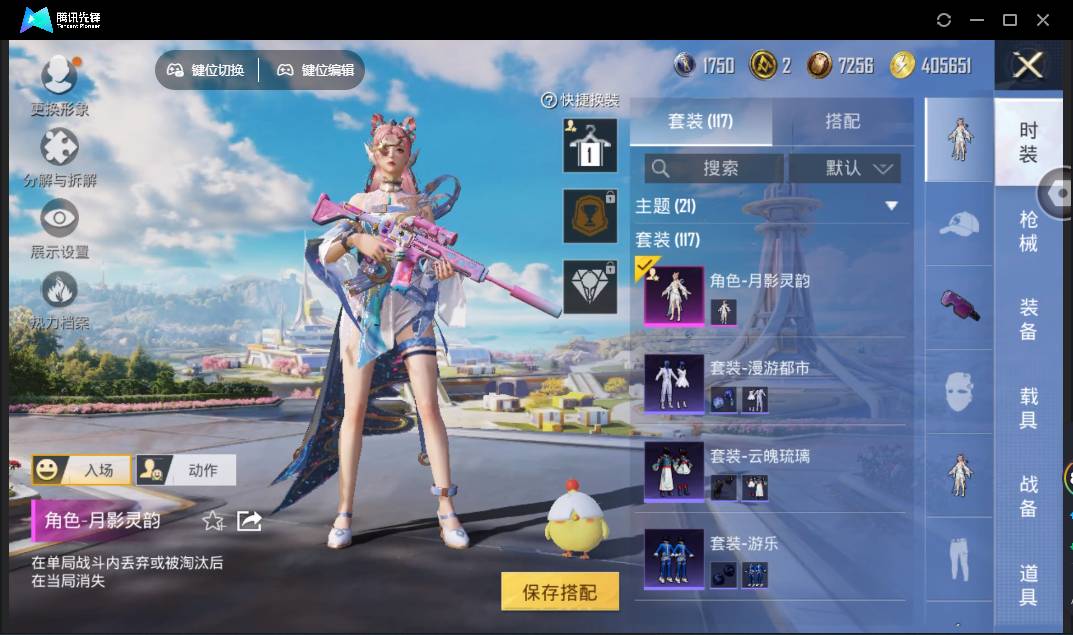The image size is (1073, 635).
Task: Open the 默认 sort dropdown
Action: [x=845, y=168]
